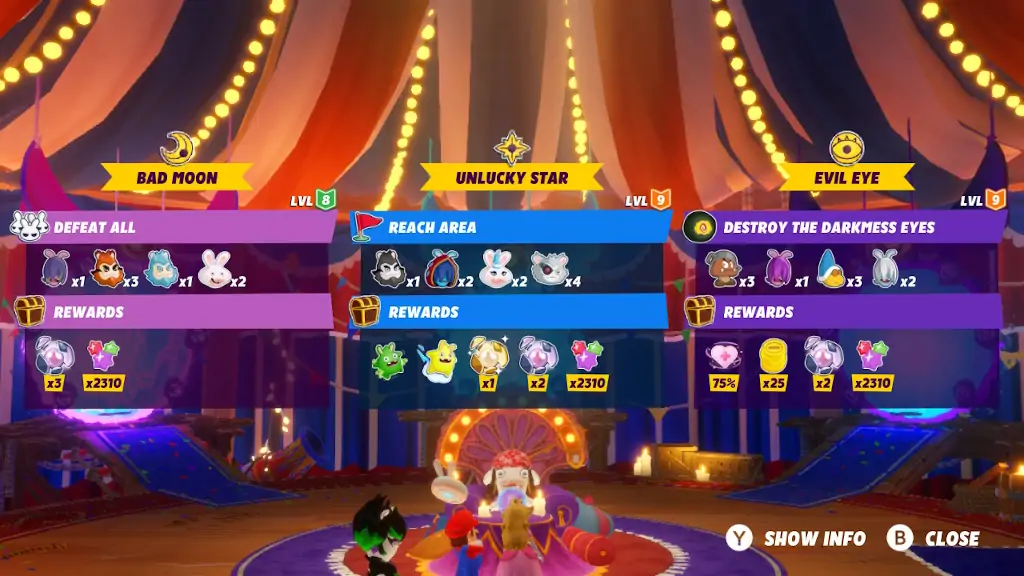Show Info for the selected challenge
This screenshot has height=576, width=1024.
click(x=798, y=538)
